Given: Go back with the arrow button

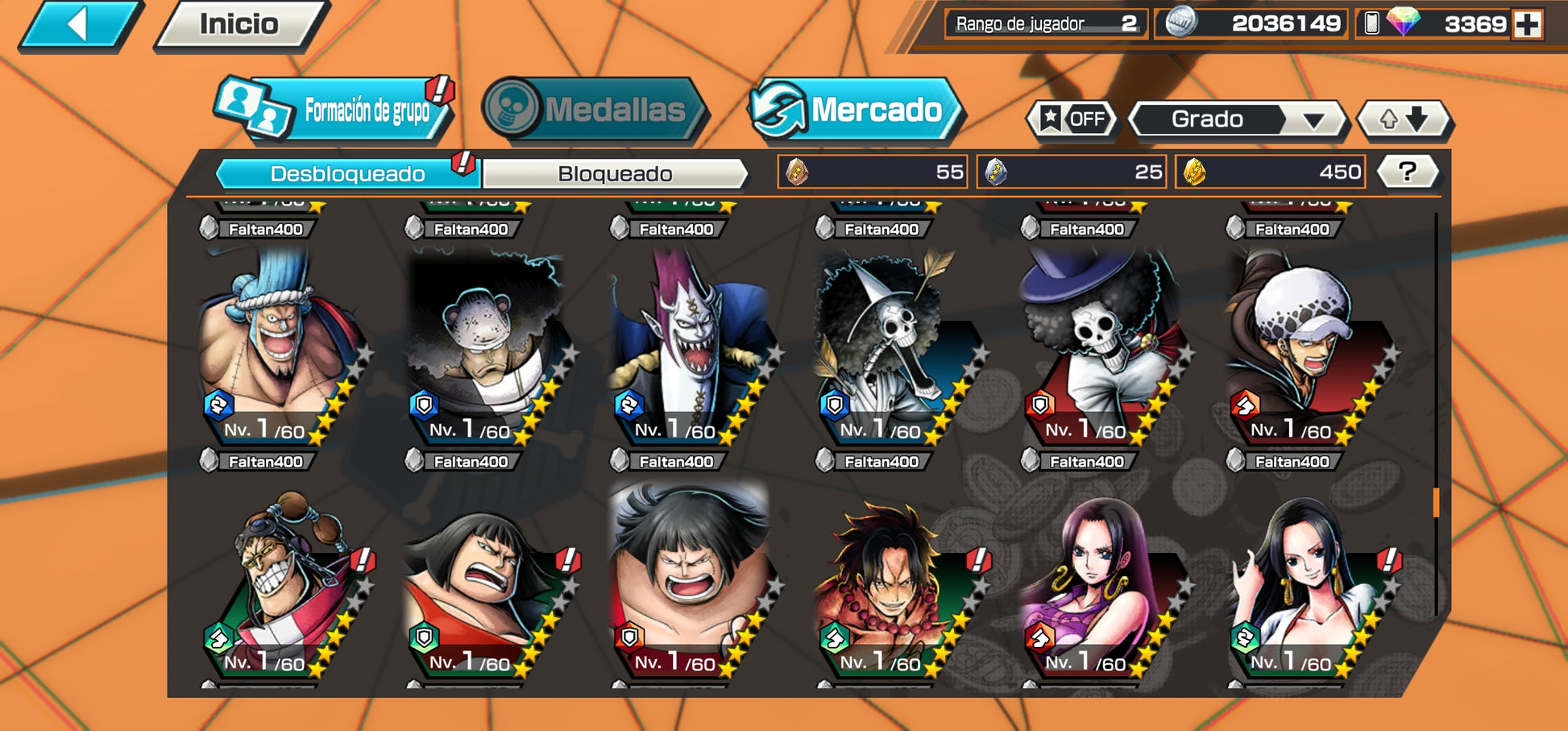Looking at the screenshot, I should (79, 25).
